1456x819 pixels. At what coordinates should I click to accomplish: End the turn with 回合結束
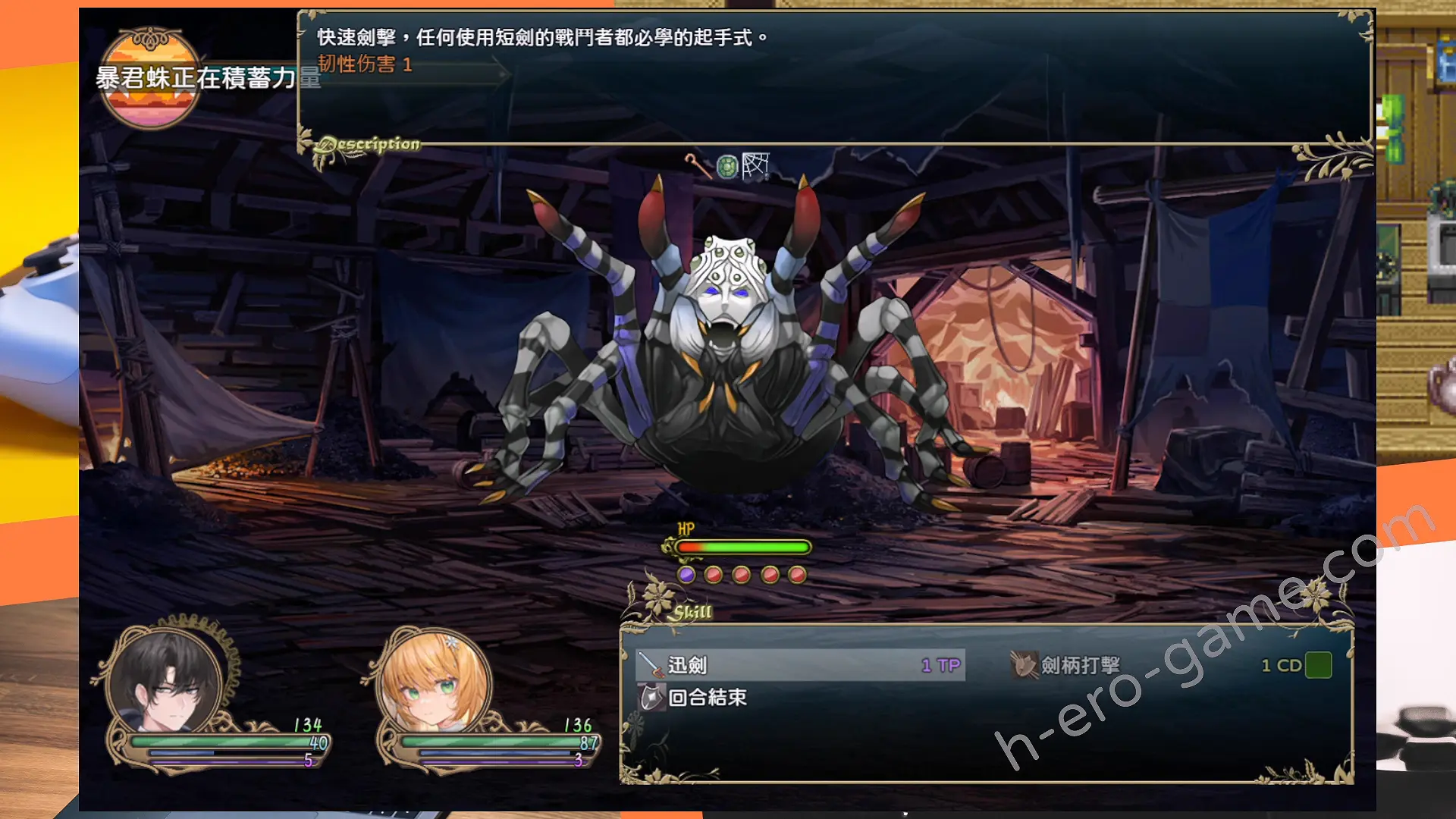707,698
